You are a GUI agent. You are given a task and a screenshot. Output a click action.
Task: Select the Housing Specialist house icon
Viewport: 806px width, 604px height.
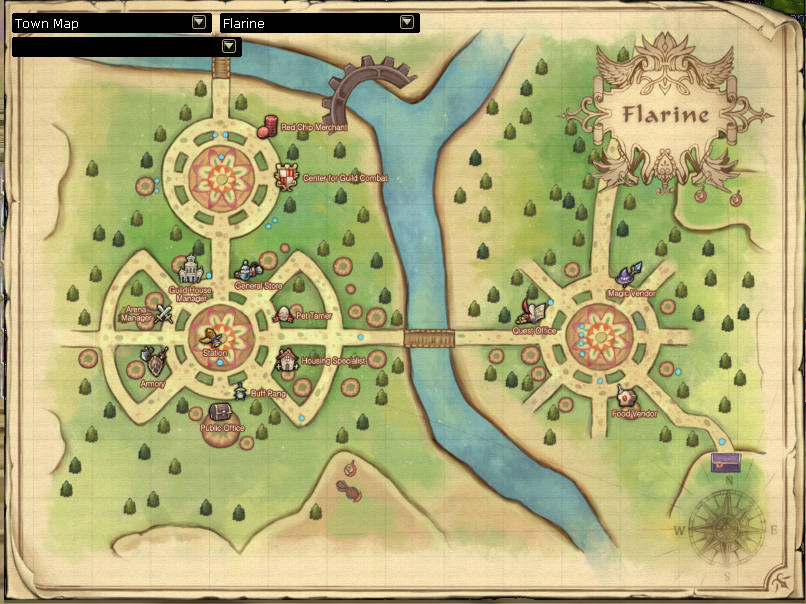(x=287, y=359)
